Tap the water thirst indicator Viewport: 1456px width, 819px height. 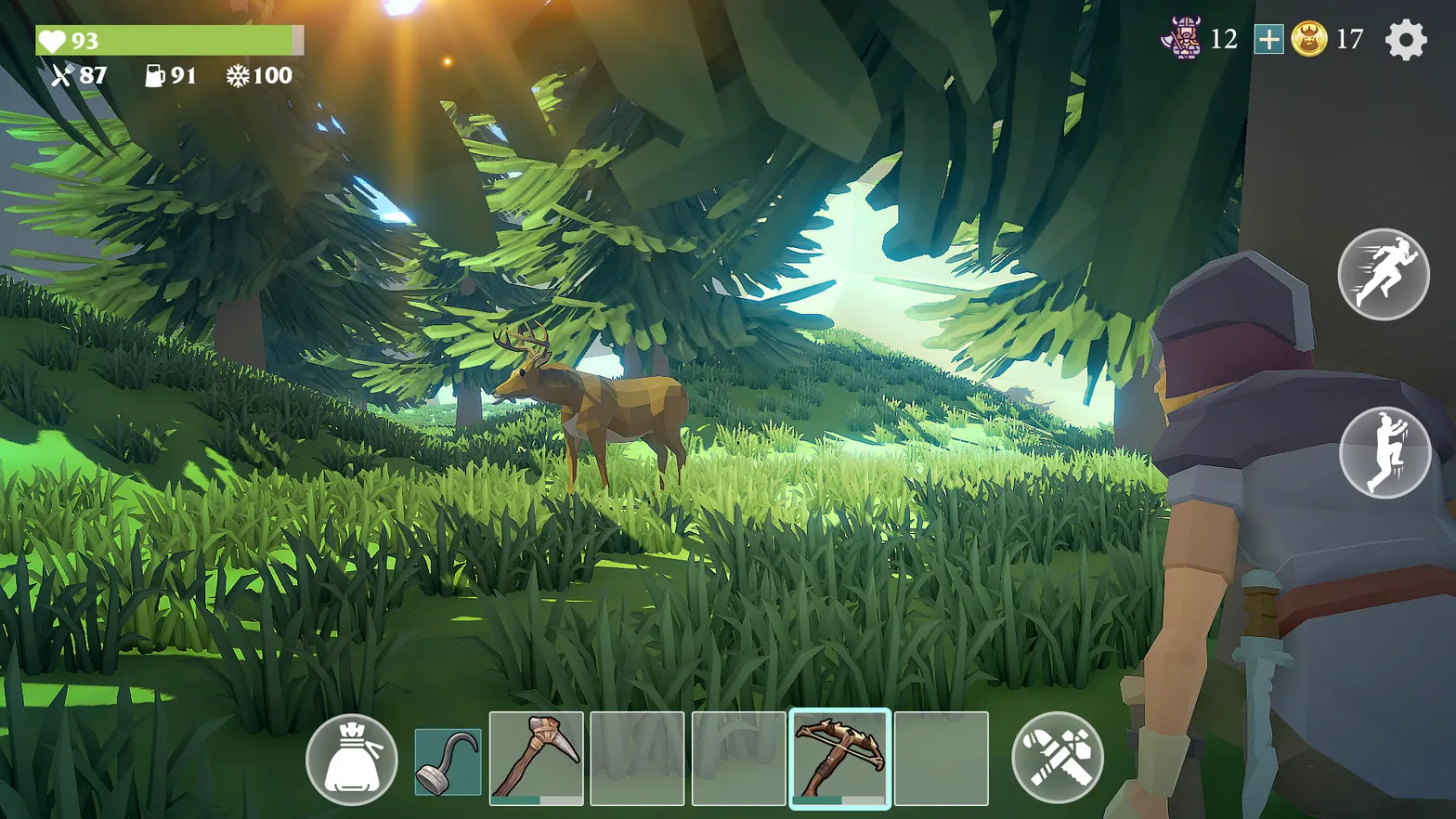point(154,77)
